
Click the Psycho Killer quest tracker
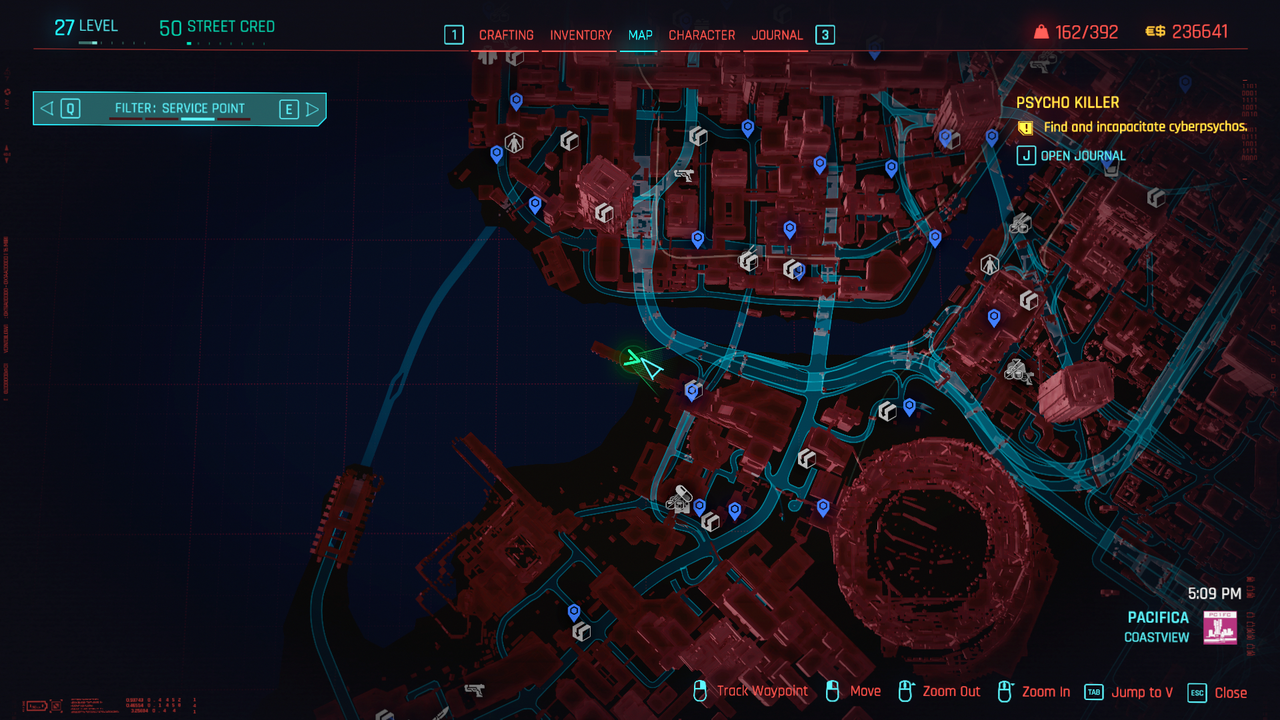pos(1067,102)
